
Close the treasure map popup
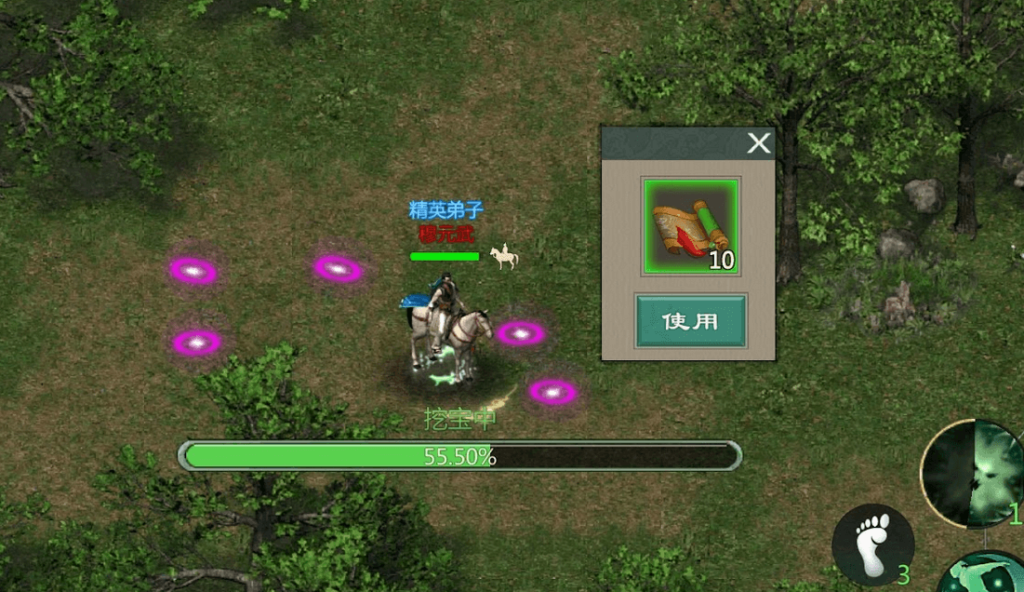point(759,143)
